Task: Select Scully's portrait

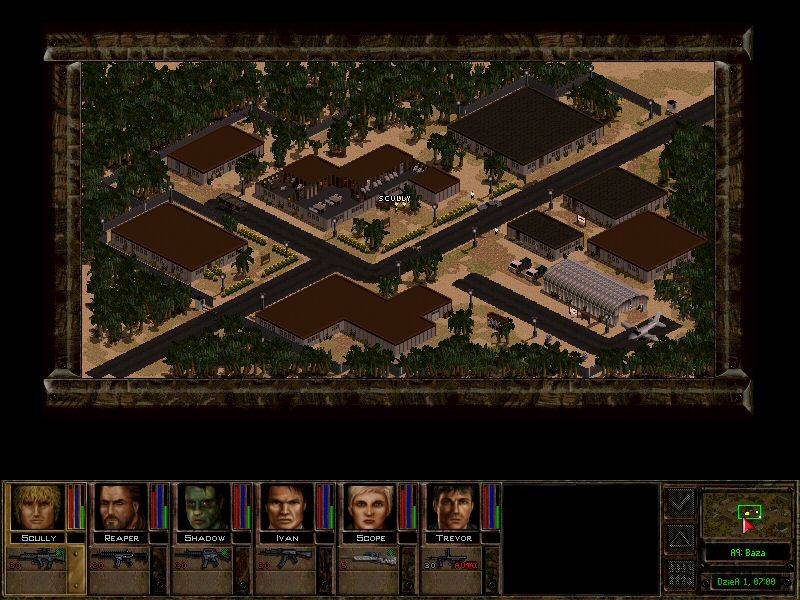Action: pos(37,508)
